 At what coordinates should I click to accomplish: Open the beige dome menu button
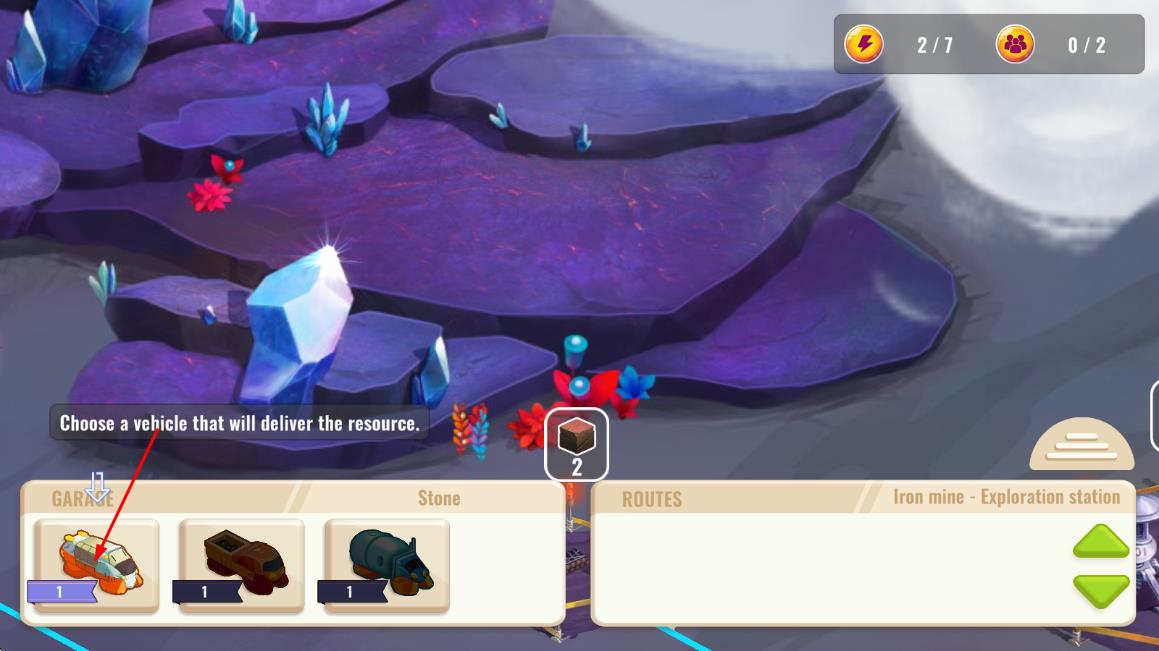pos(1081,446)
